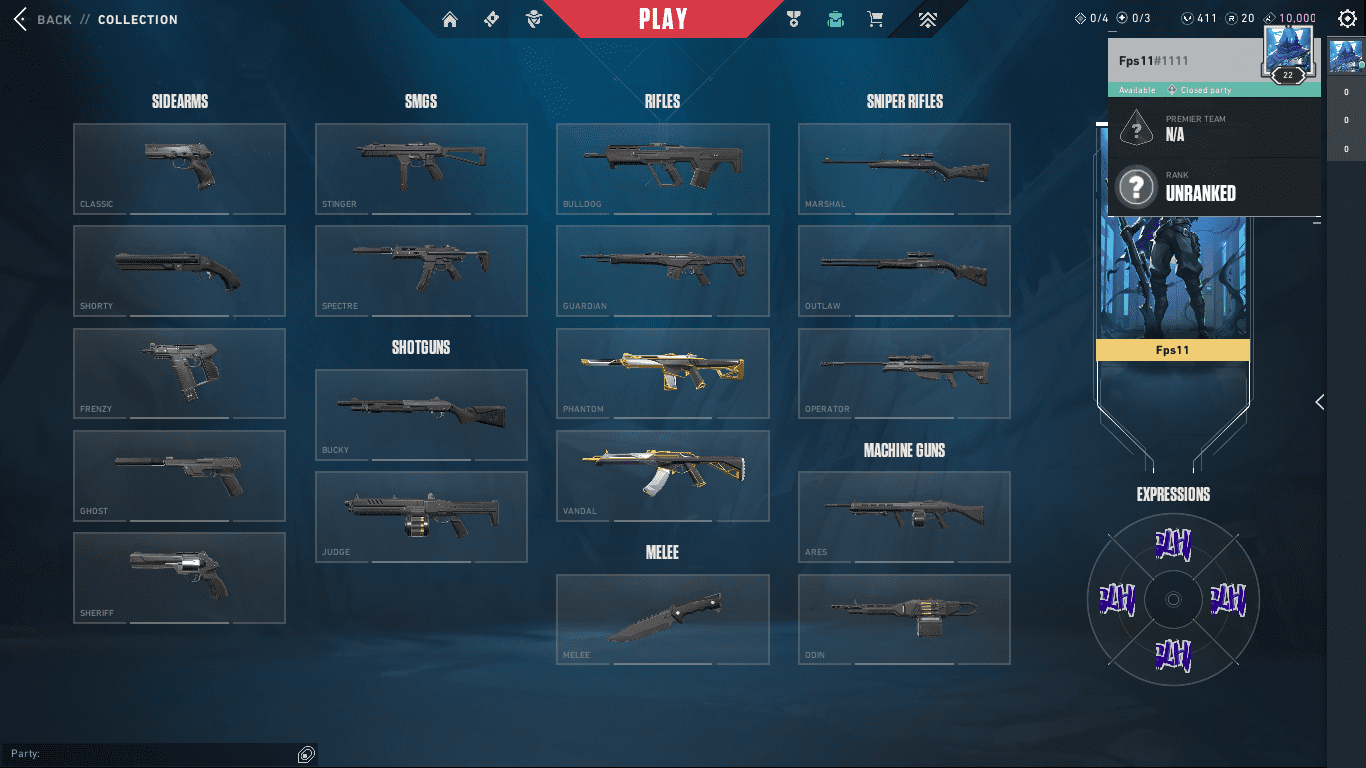Select a spray in the Expressions wheel
The width and height of the screenshot is (1366, 768).
[x=1173, y=545]
